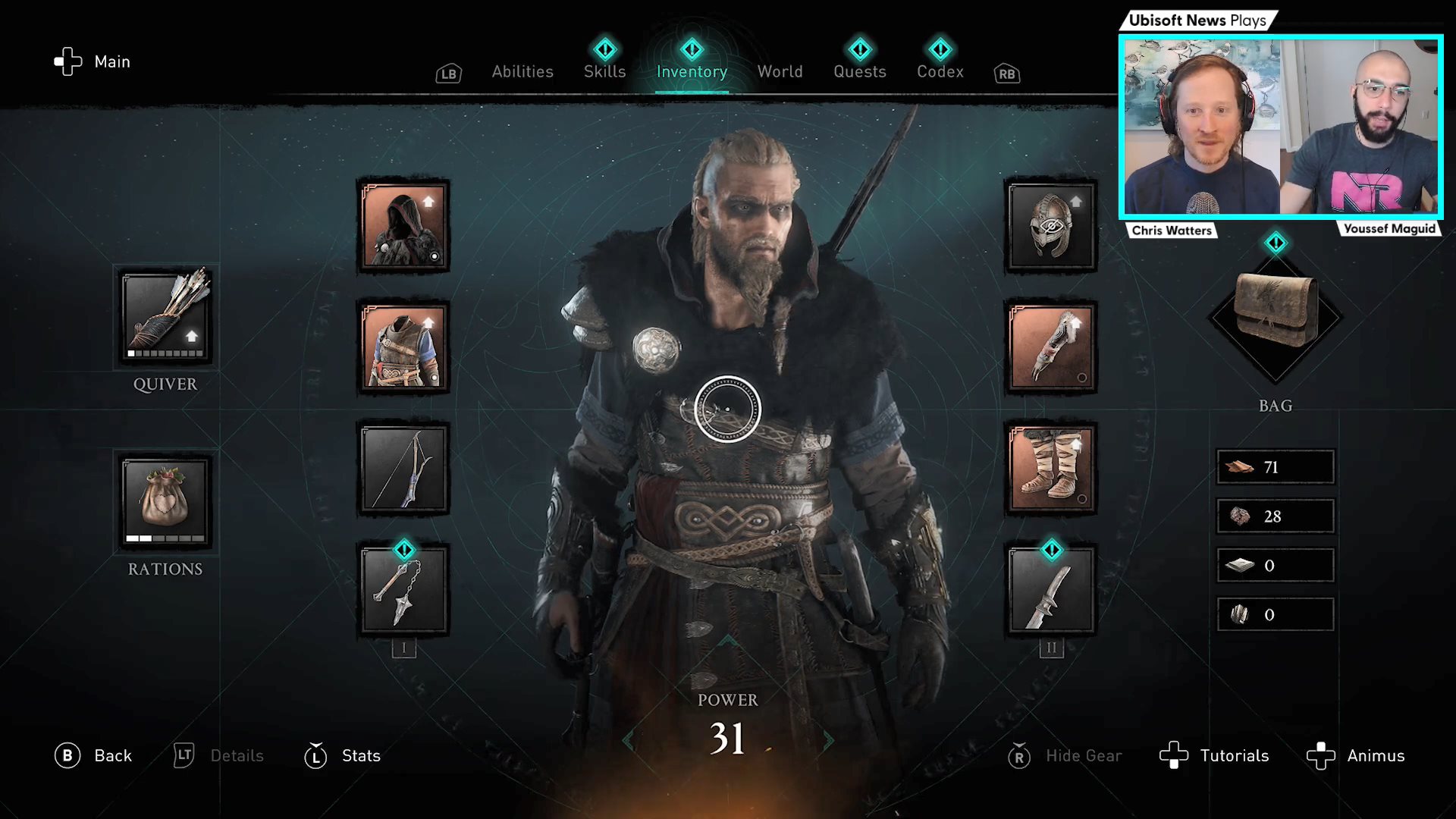Choose the helmet equipment slot
This screenshot has height=819, width=1456.
(1051, 227)
